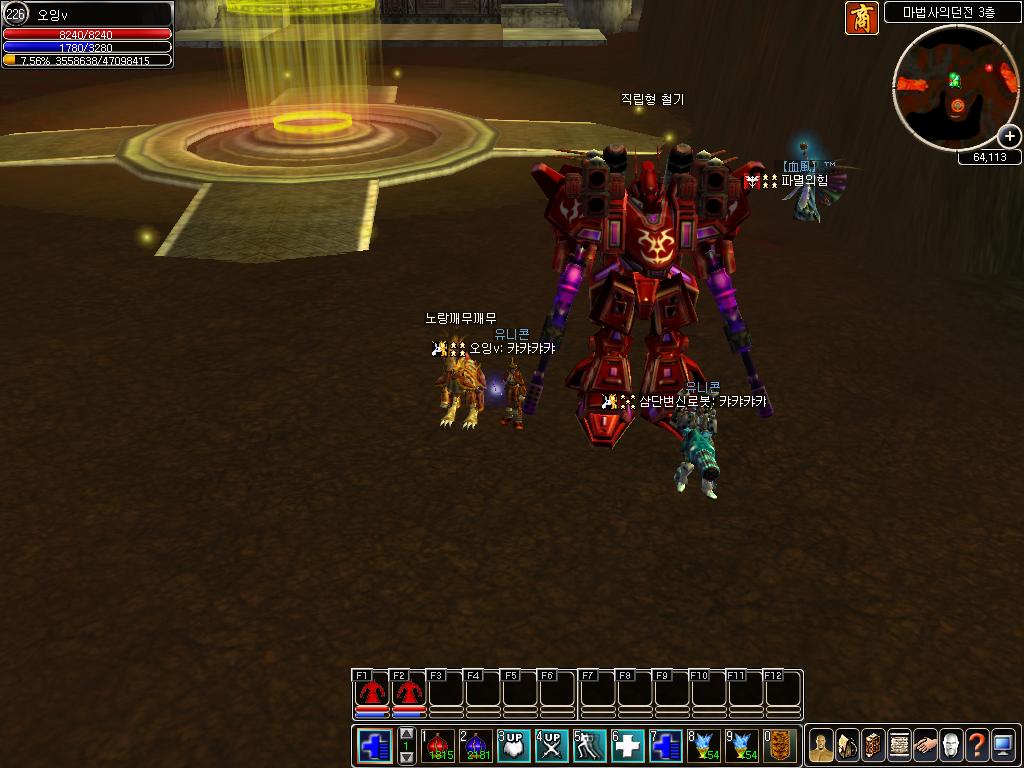1024x768 pixels.
Task: Trigger the running figure skill in slot 5
Action: 589,746
